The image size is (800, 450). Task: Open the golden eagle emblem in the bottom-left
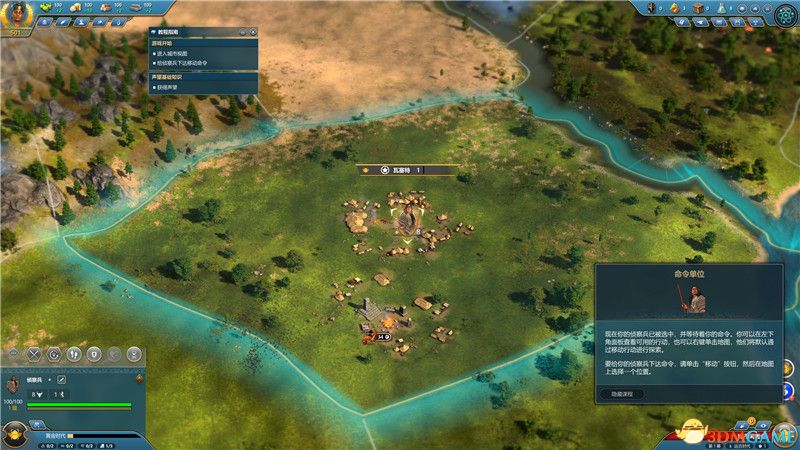coord(14,436)
